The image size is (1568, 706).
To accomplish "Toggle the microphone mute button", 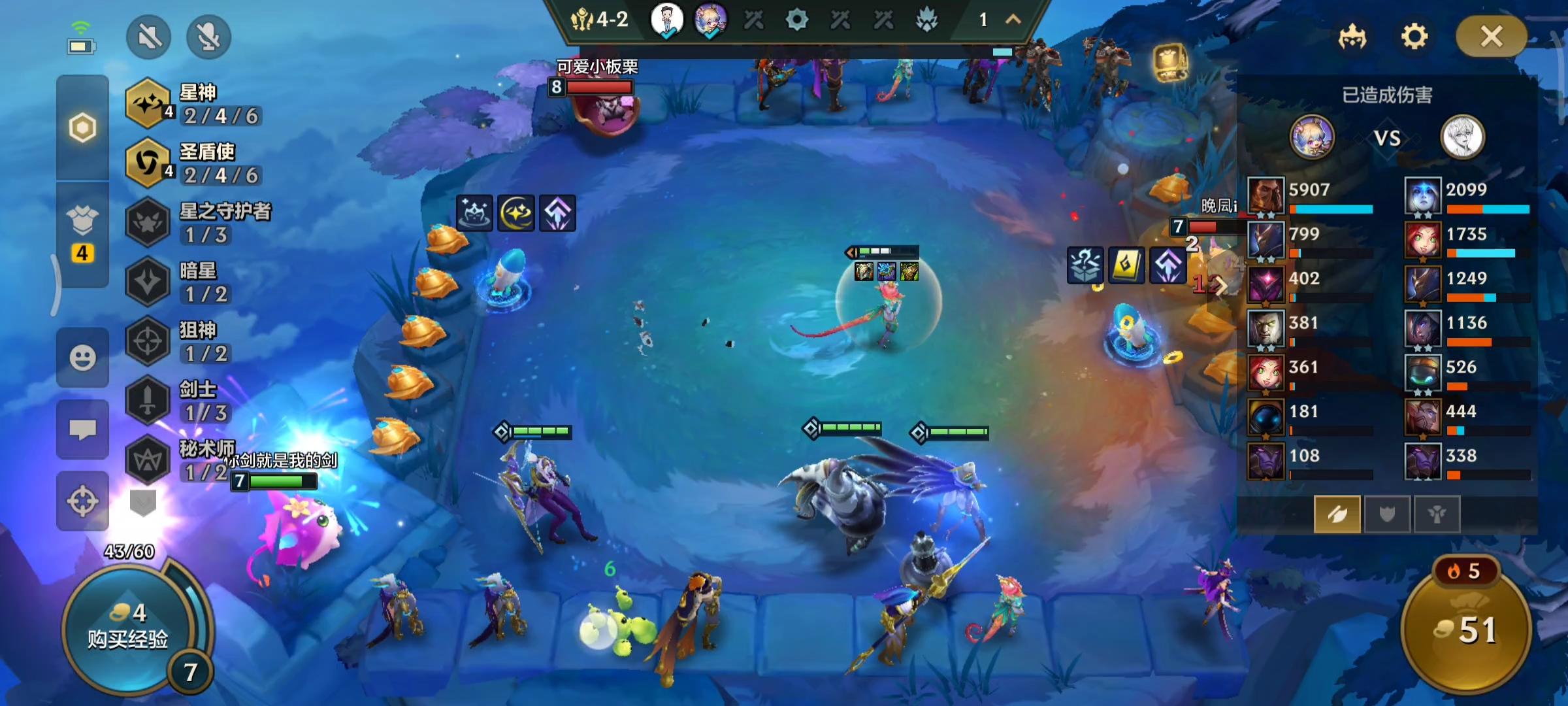I will click(x=208, y=37).
